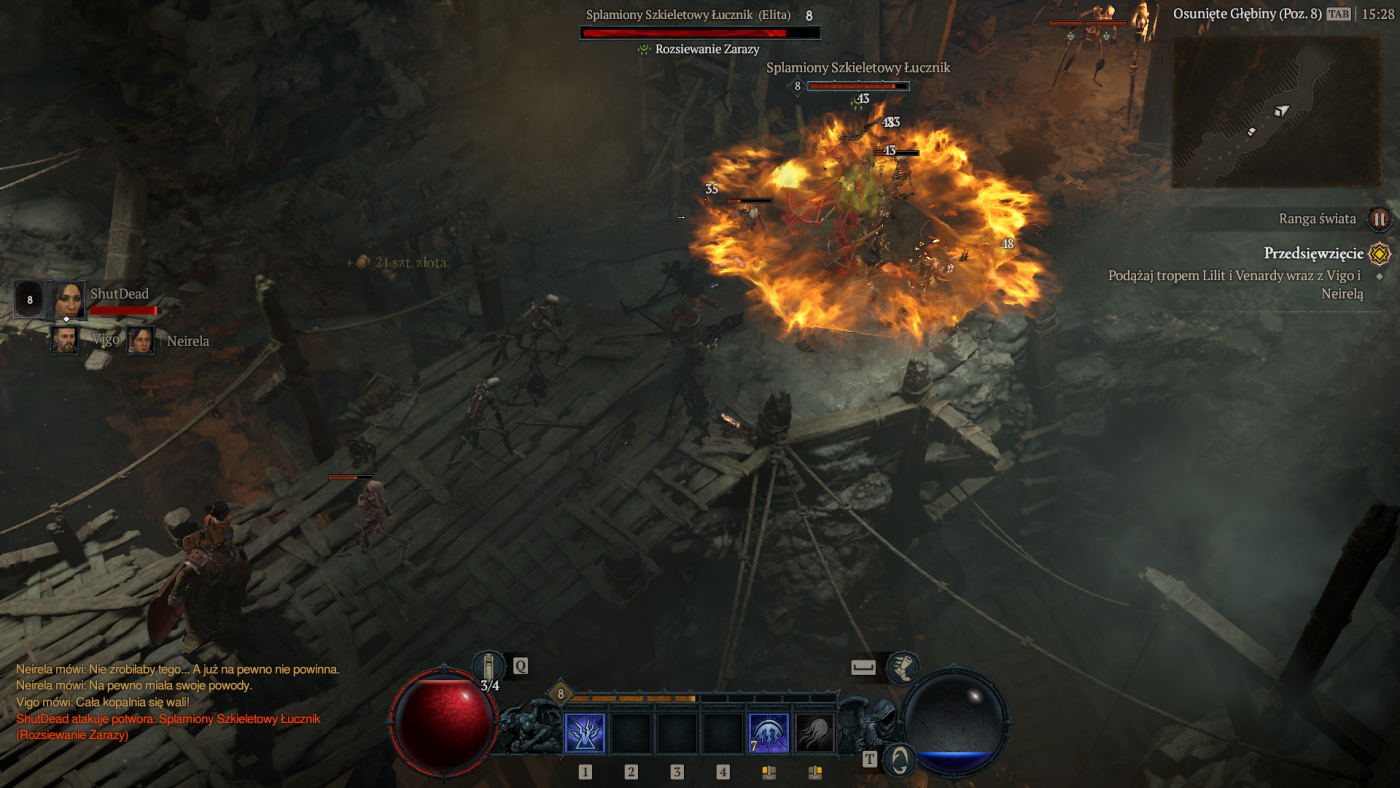Screen dimensions: 1400x788
Task: Open the chat log in the corner
Action: pos(178,702)
